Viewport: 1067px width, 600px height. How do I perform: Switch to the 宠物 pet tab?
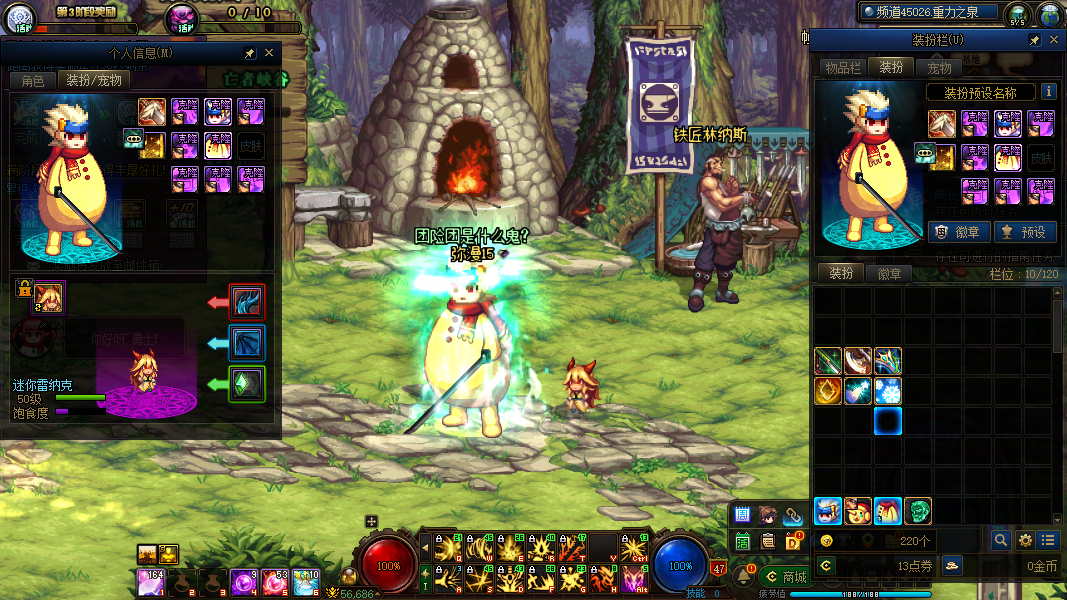(939, 67)
